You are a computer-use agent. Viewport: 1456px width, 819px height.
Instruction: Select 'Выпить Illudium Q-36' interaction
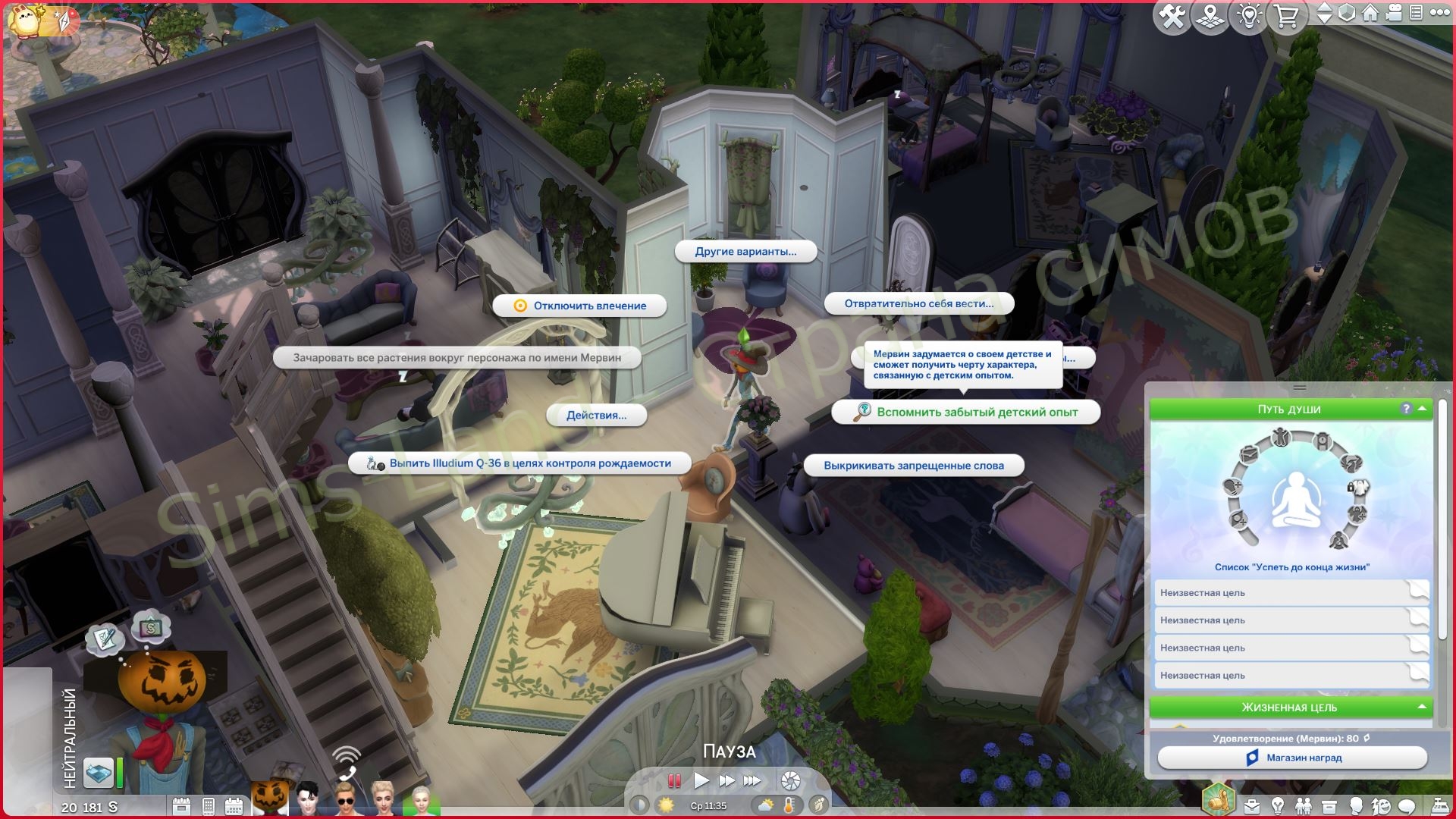(520, 463)
